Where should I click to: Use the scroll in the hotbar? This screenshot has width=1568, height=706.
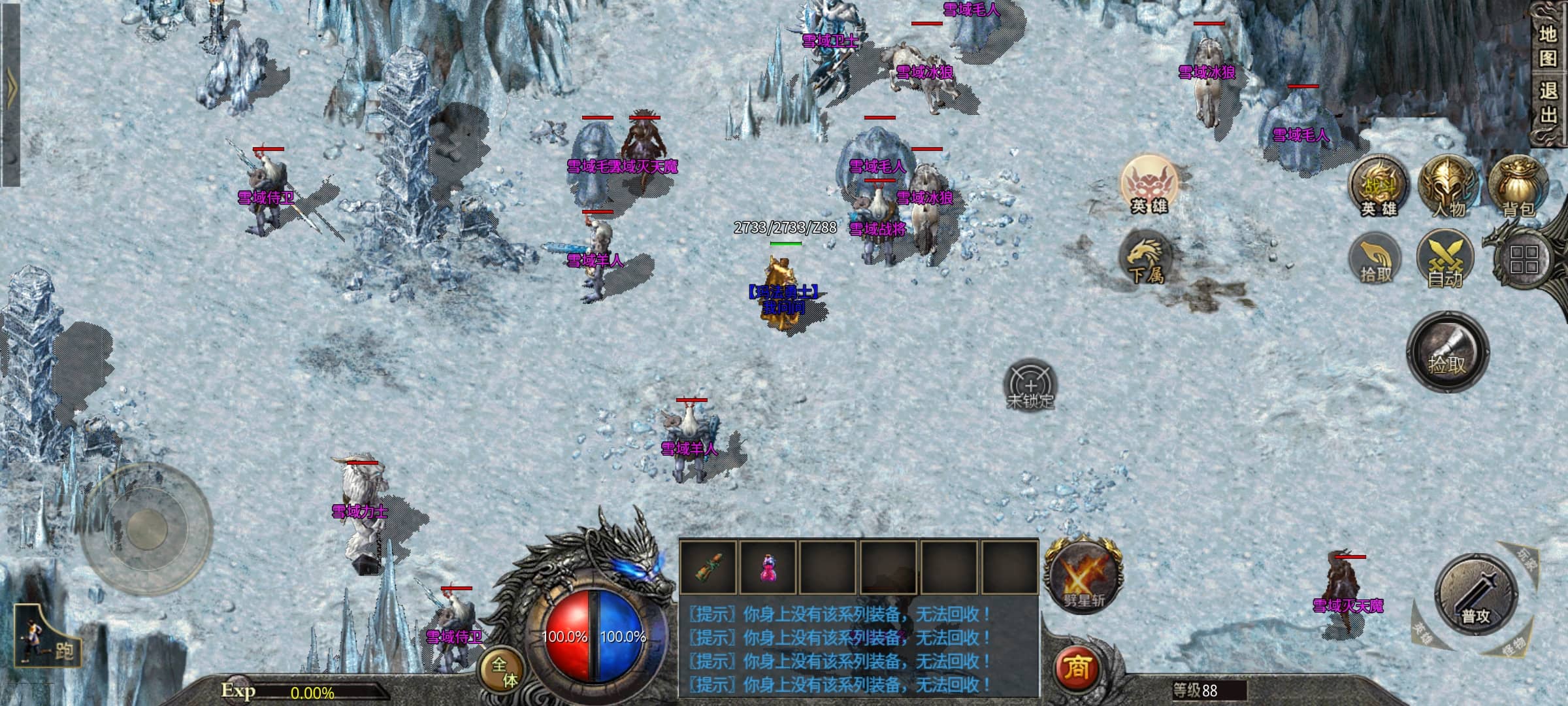pyautogui.click(x=708, y=567)
